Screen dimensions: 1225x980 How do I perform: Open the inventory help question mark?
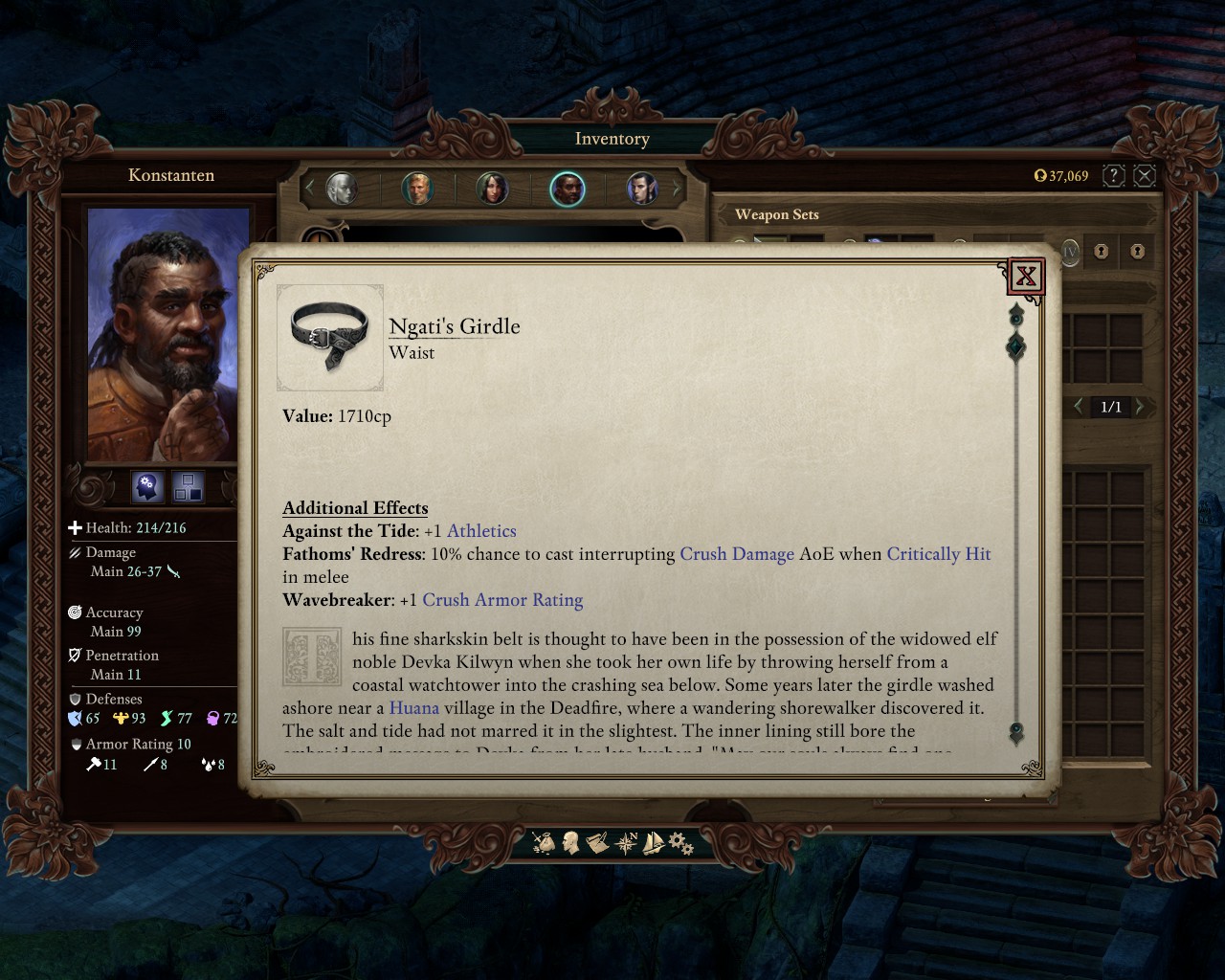pyautogui.click(x=1113, y=175)
